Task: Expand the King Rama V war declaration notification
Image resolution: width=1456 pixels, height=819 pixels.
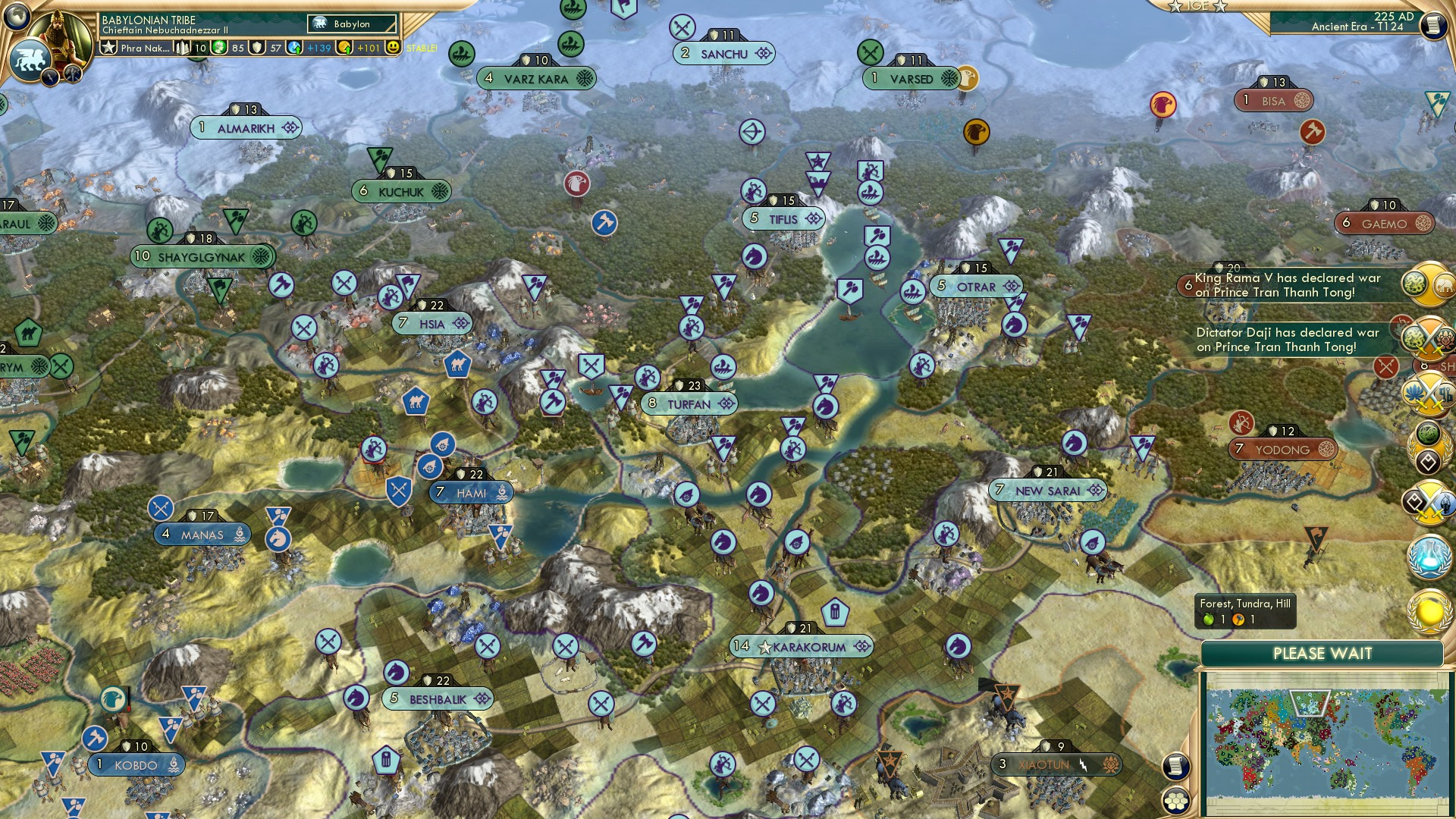Action: point(1289,285)
